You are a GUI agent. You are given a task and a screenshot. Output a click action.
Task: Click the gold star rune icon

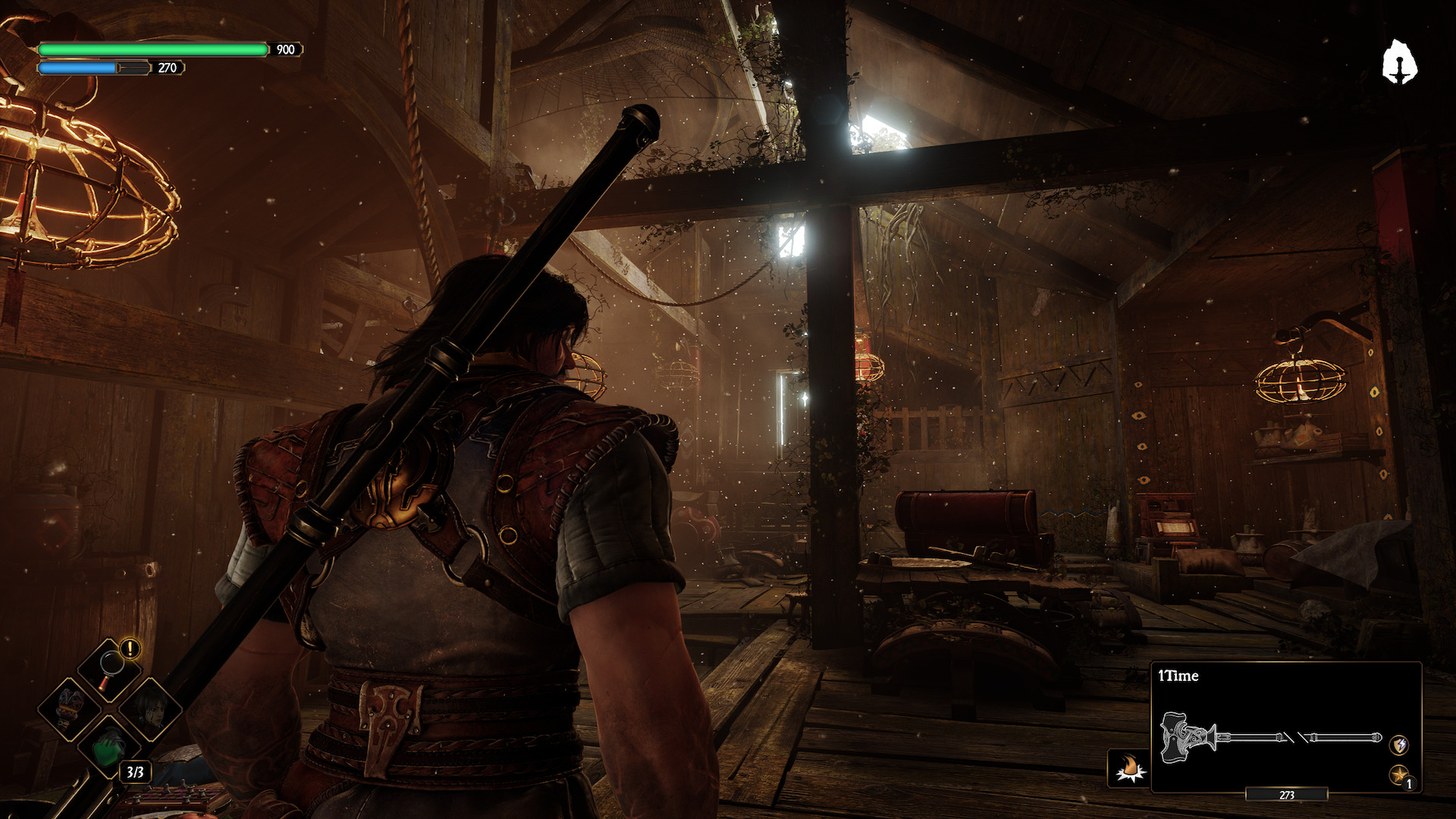click(1398, 775)
